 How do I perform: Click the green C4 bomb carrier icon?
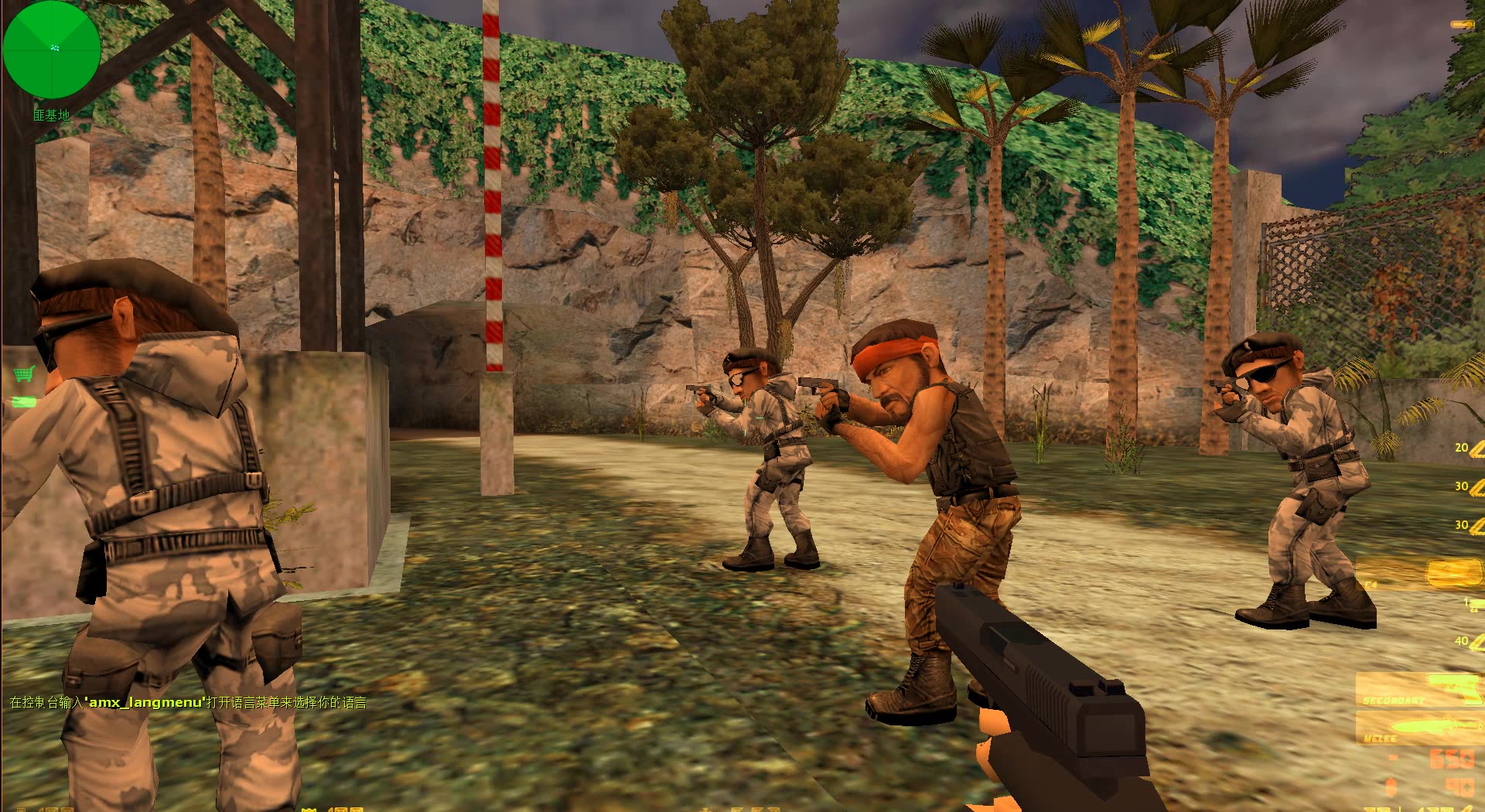click(x=24, y=401)
